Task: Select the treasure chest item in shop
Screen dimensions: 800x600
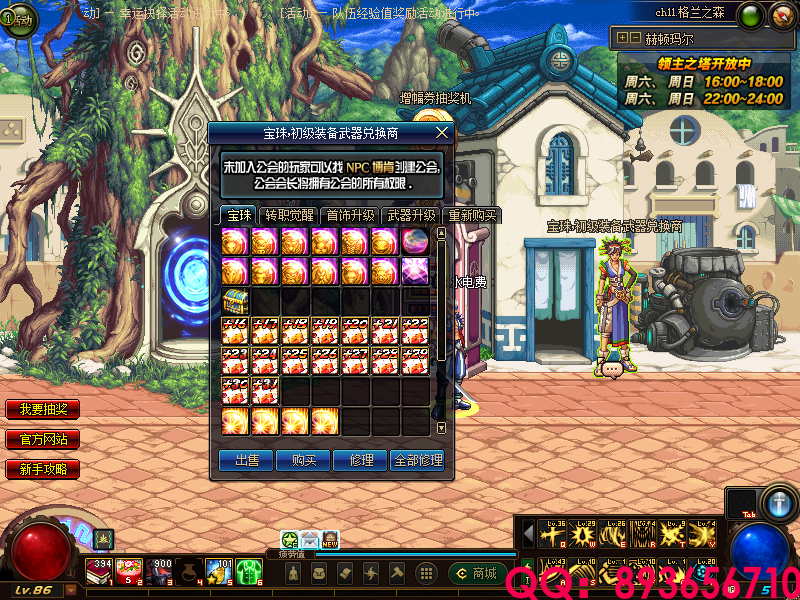Action: click(235, 300)
